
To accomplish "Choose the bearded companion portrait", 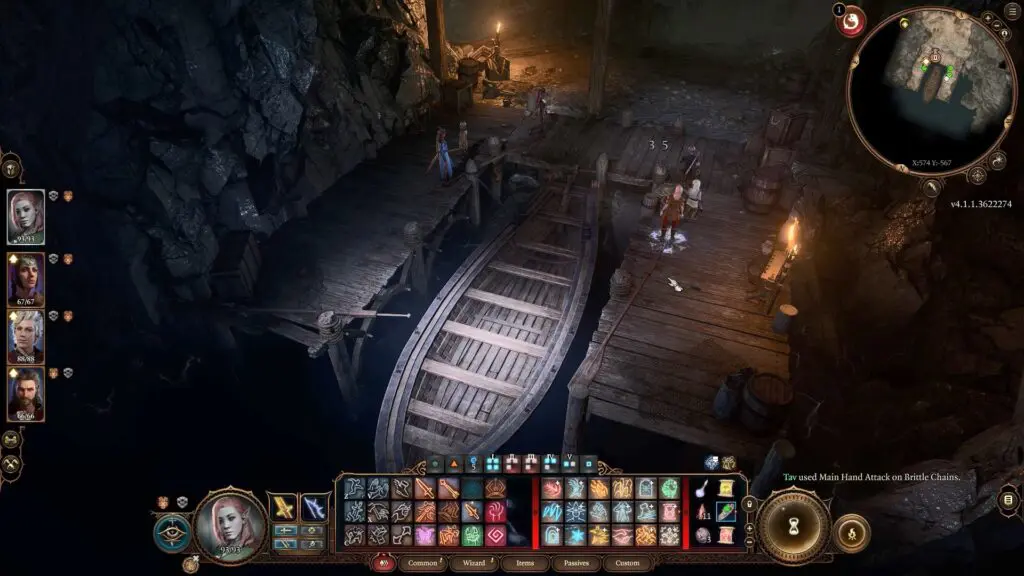I will 26,393.
